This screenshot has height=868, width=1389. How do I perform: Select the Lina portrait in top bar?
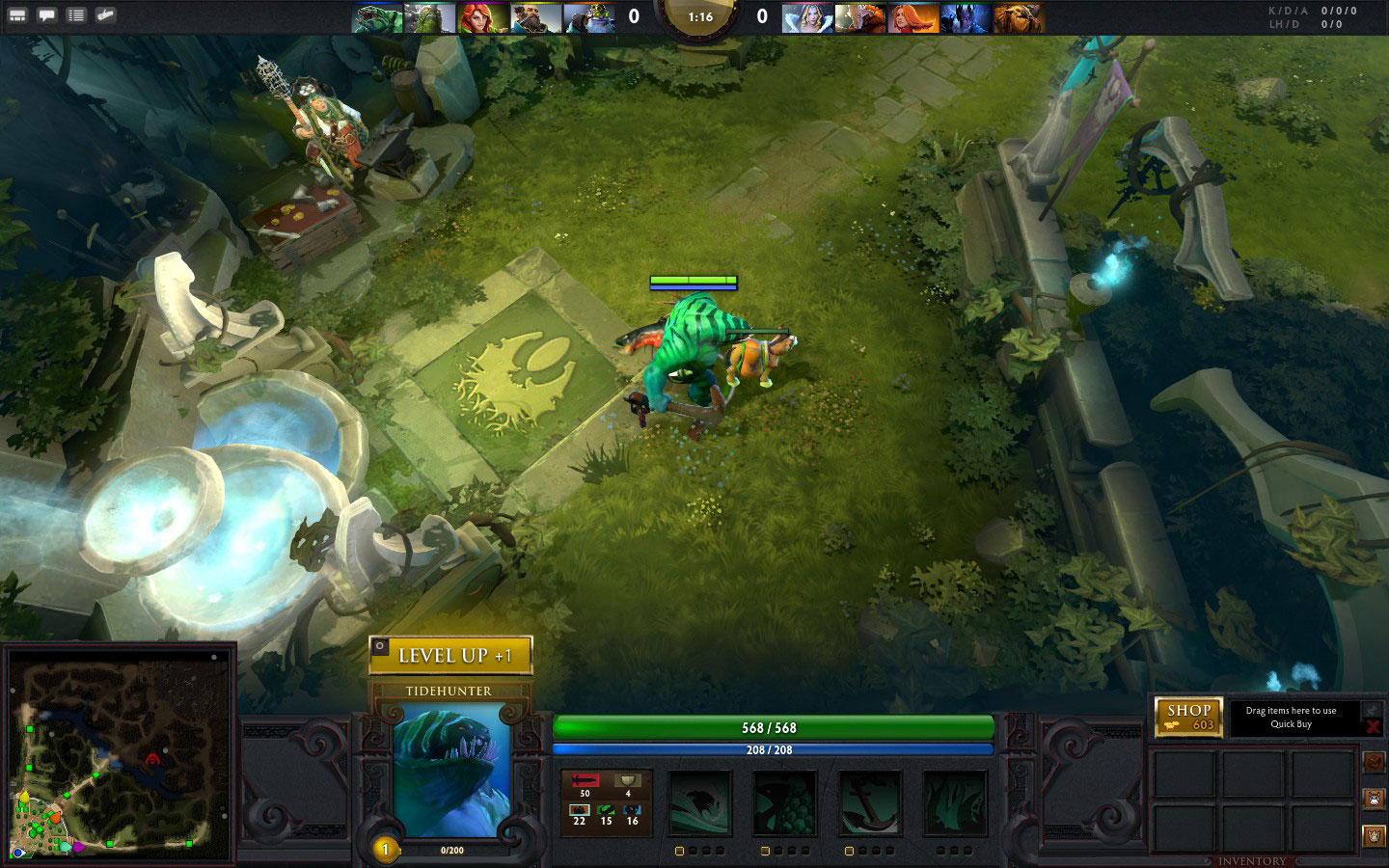tap(912, 17)
